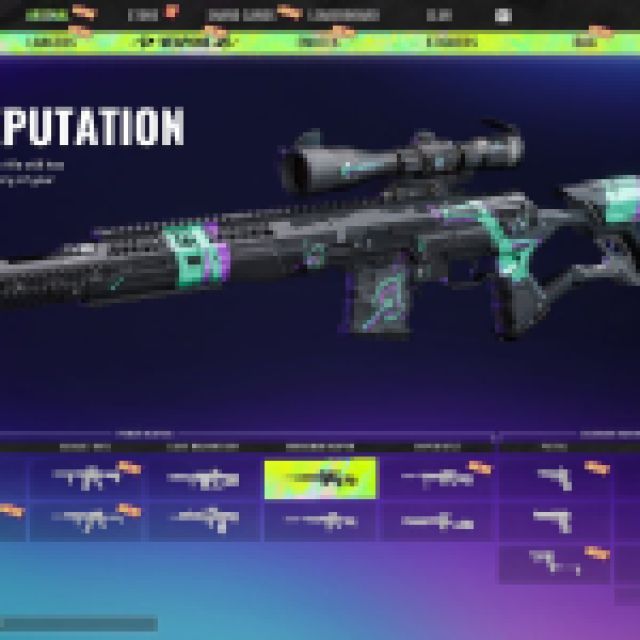Choose the weapon tile directly below the highlighted one
This screenshot has width=640, height=640.
[x=320, y=520]
